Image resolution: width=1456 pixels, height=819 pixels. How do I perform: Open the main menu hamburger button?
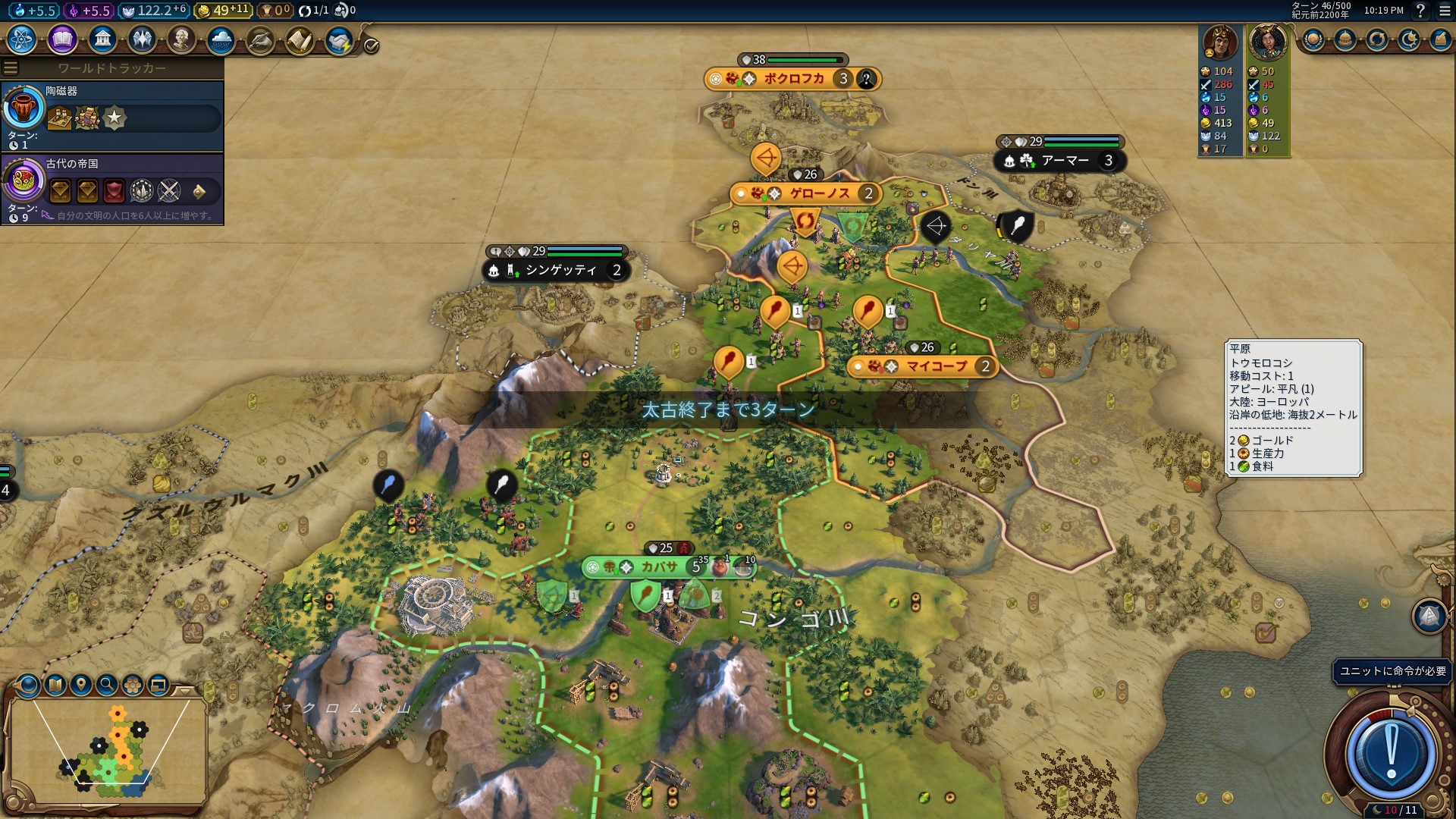pos(1444,11)
